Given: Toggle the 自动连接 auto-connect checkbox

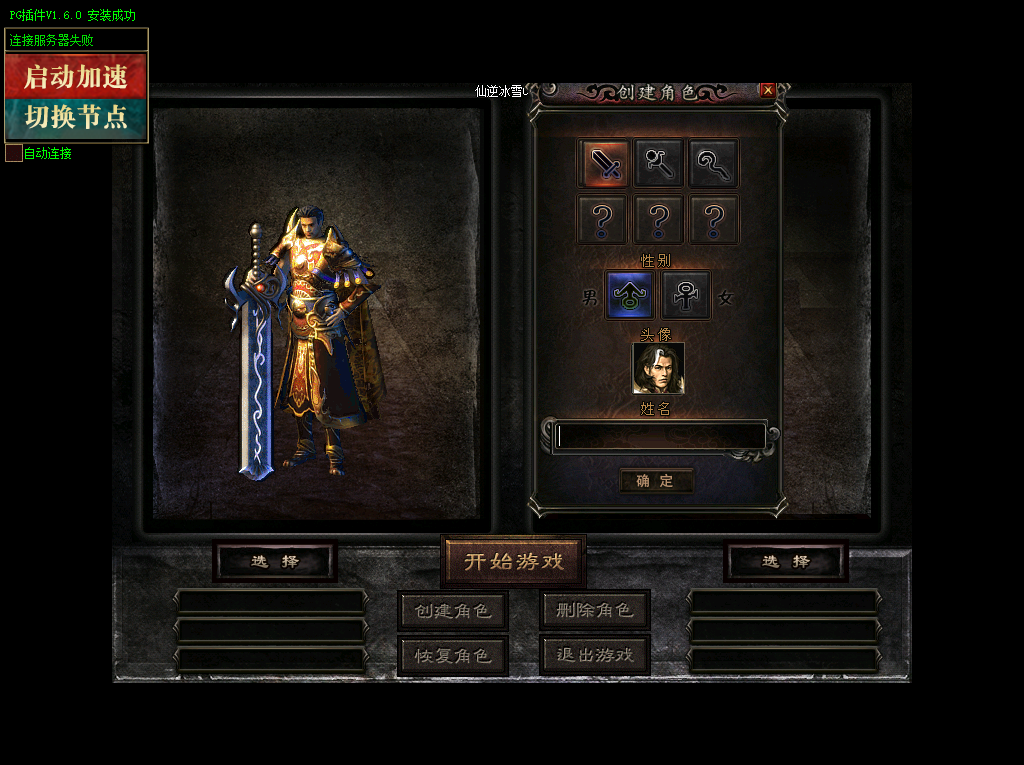Looking at the screenshot, I should click(x=14, y=153).
